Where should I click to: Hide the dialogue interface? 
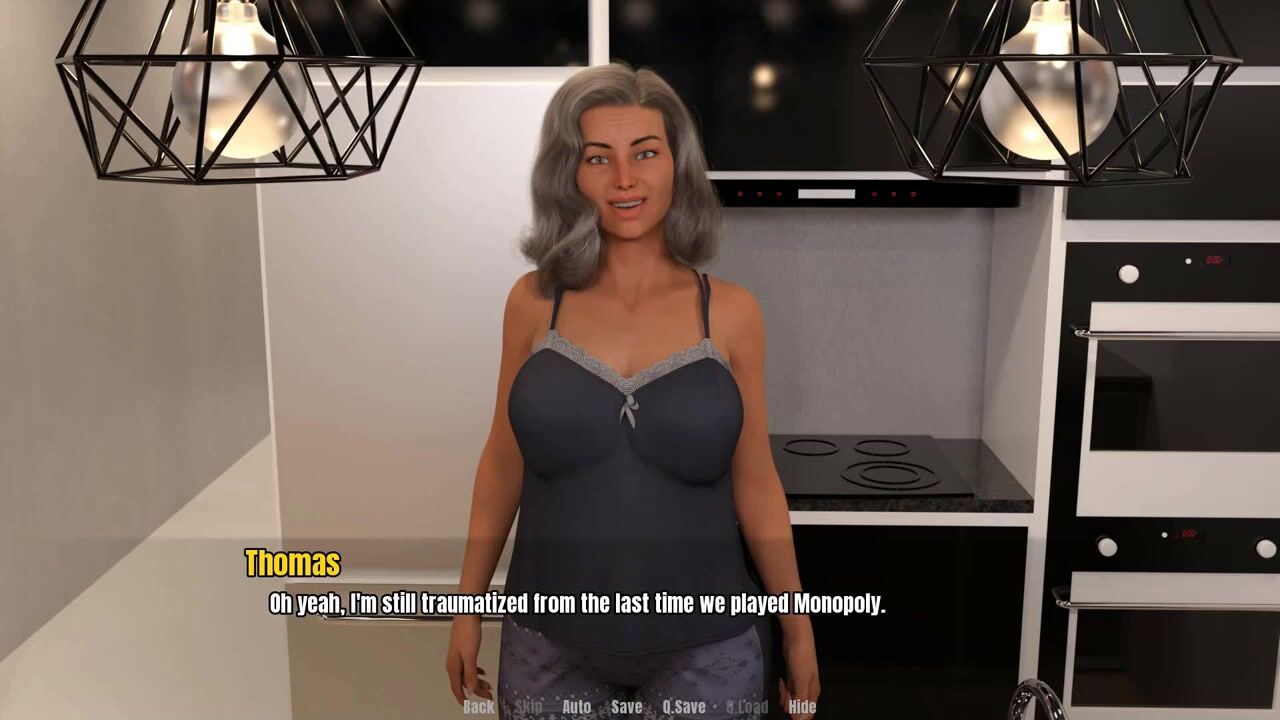coord(802,706)
